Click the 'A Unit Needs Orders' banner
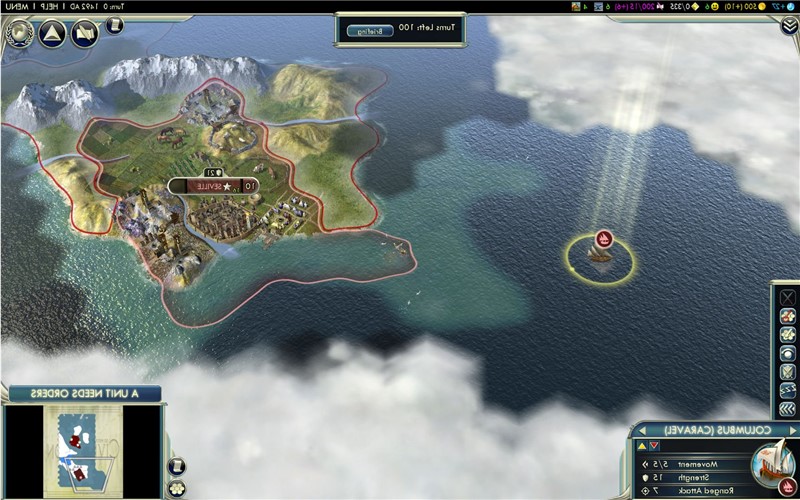The image size is (800, 500). click(x=80, y=392)
